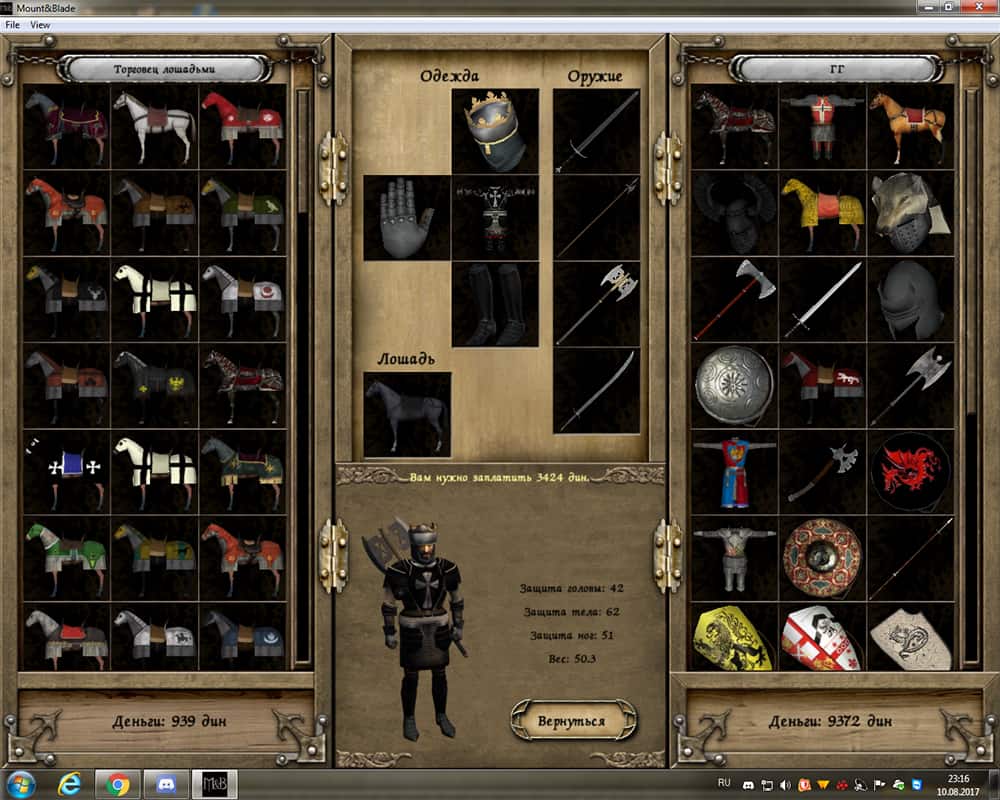Click the Вернуться button
Screen dimensions: 1000x800
tap(574, 719)
